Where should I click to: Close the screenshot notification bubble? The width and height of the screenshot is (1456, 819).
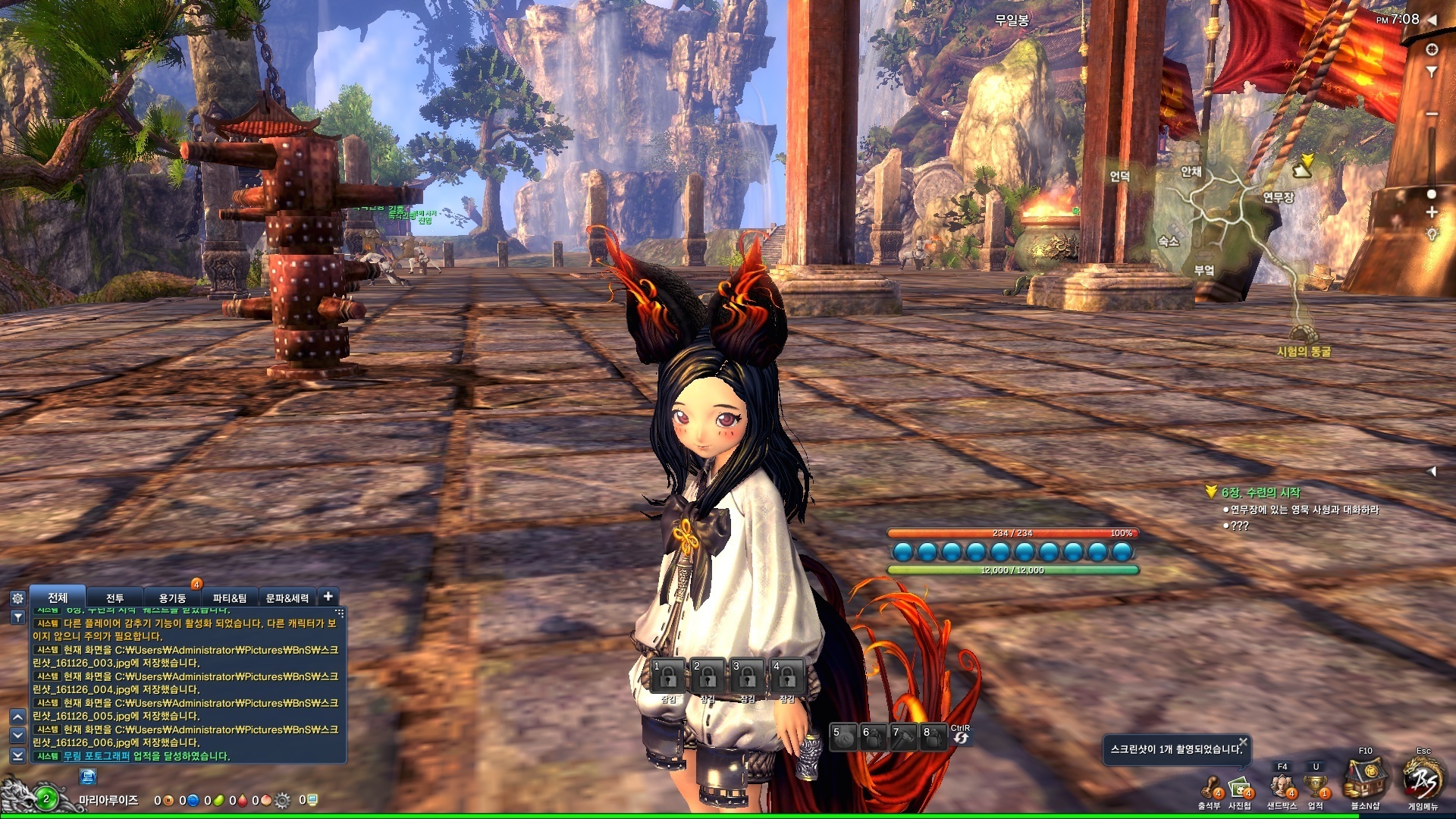tap(1243, 741)
